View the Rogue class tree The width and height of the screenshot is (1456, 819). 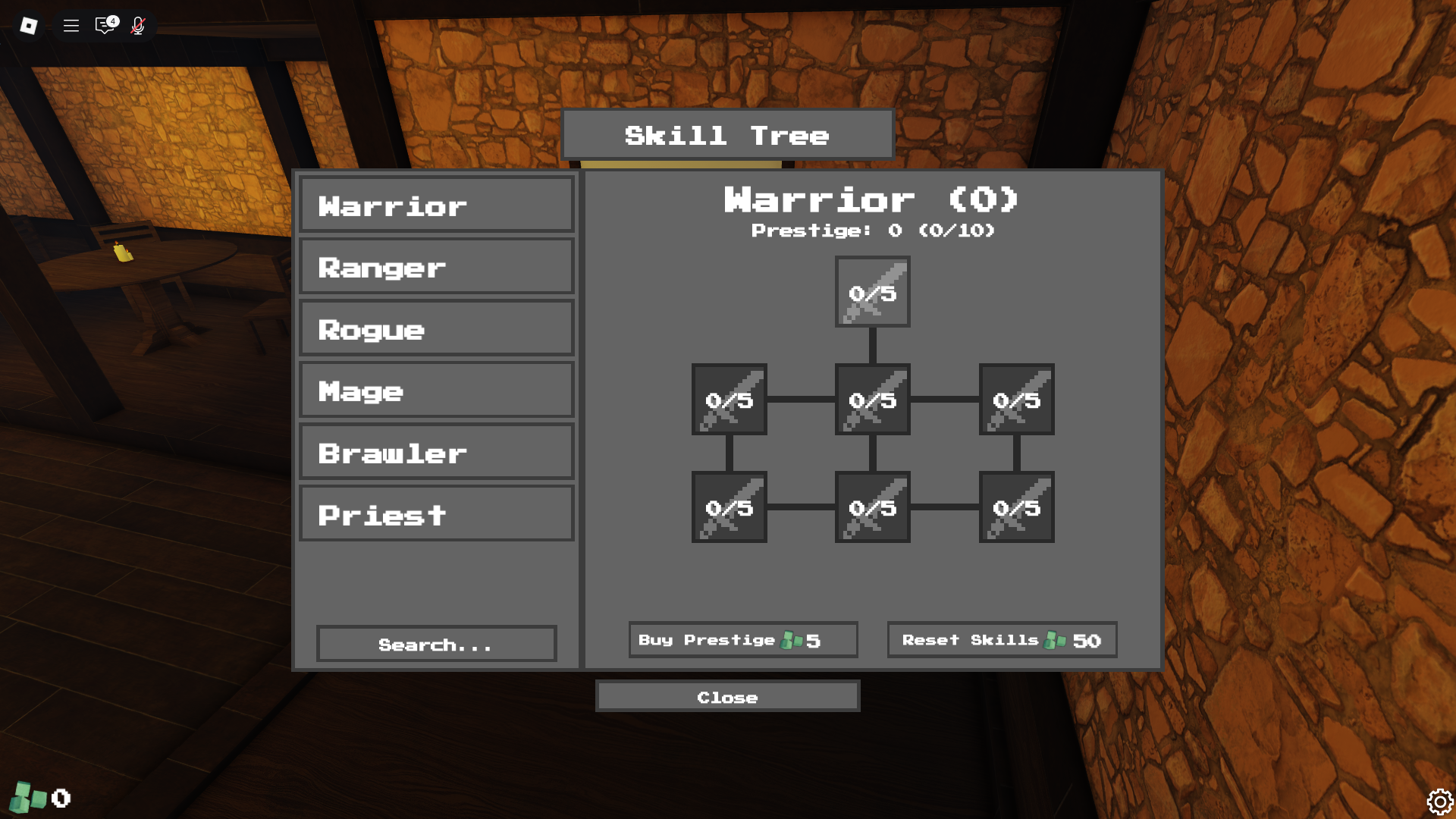click(436, 328)
